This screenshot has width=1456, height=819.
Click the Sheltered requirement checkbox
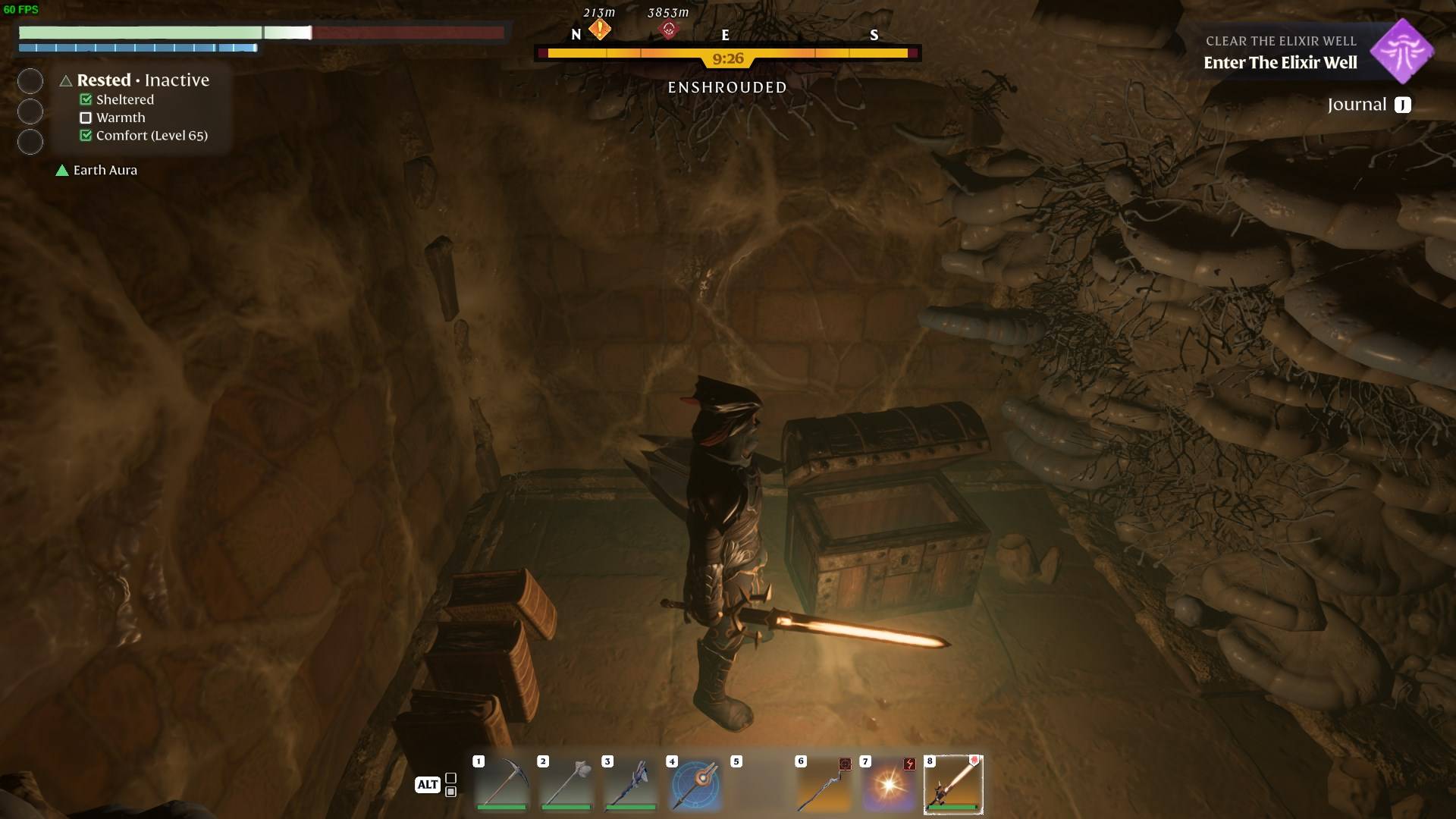coord(86,100)
